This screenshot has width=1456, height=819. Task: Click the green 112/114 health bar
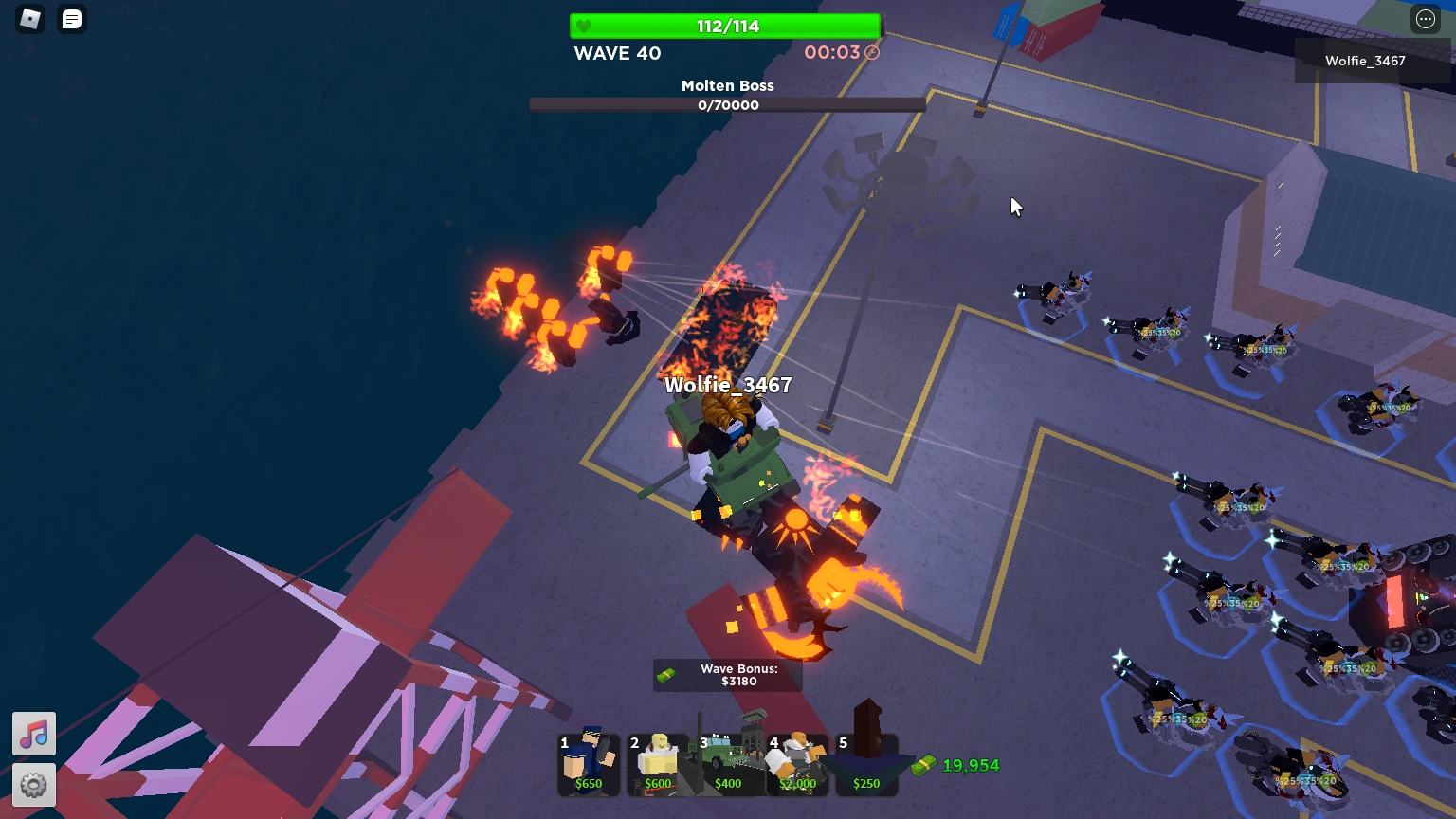click(x=725, y=26)
